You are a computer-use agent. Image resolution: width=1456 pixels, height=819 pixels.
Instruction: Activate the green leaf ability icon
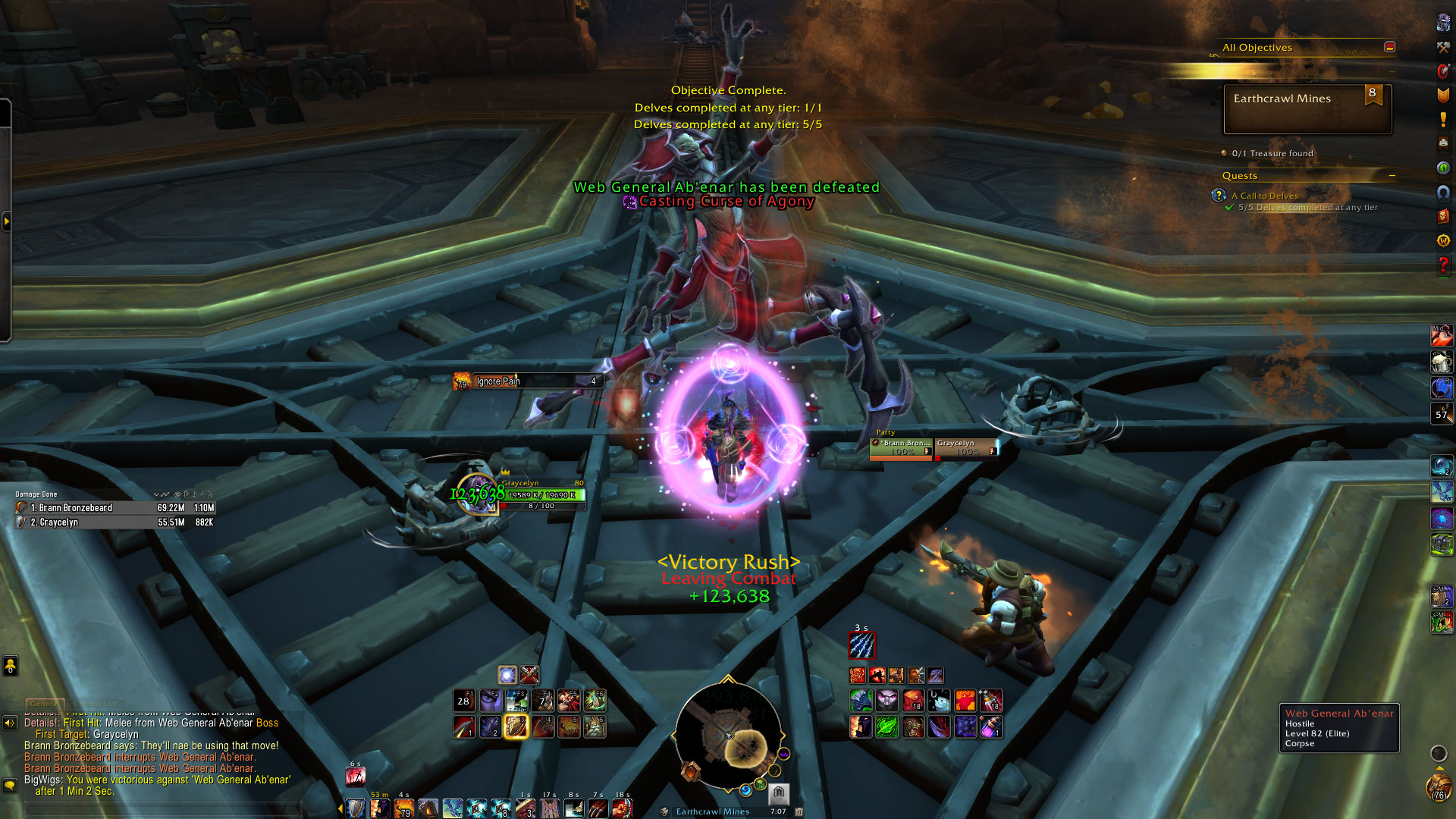click(886, 726)
